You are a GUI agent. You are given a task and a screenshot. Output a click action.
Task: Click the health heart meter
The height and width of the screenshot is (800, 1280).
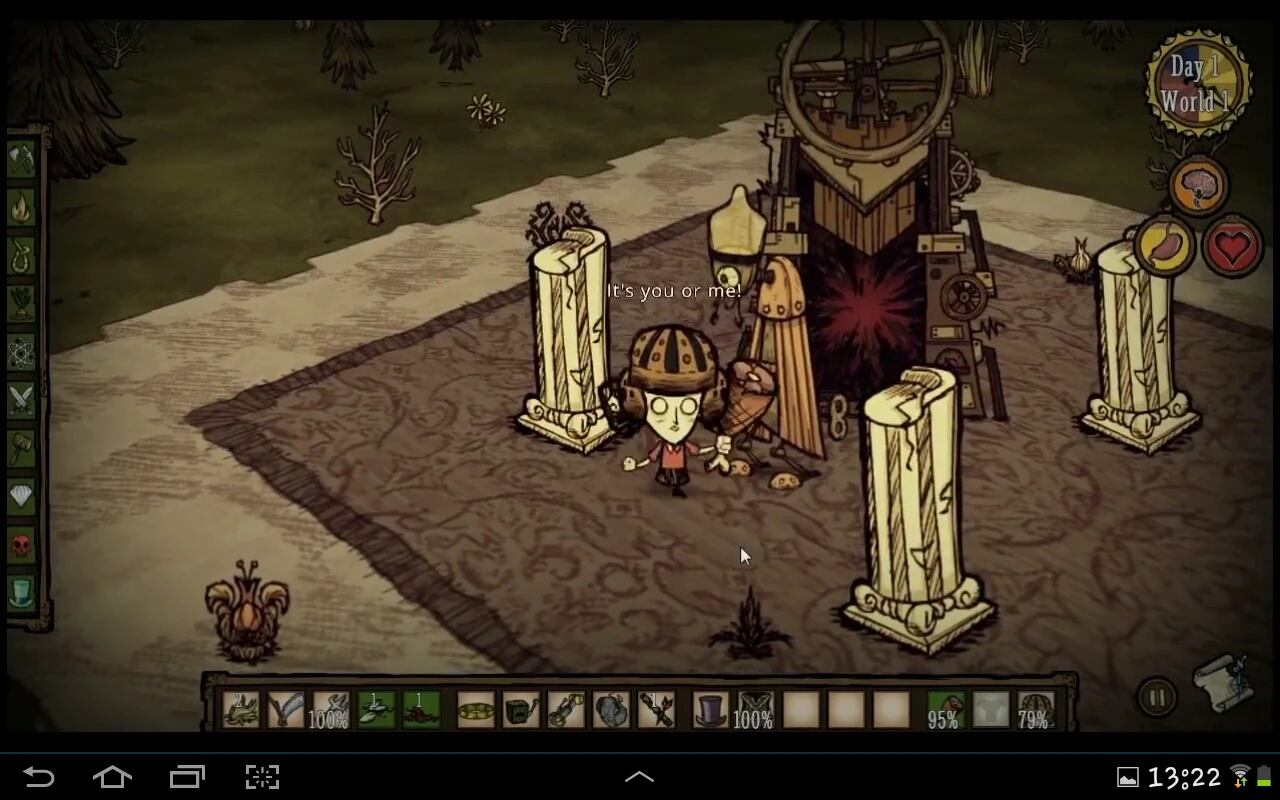(1233, 247)
